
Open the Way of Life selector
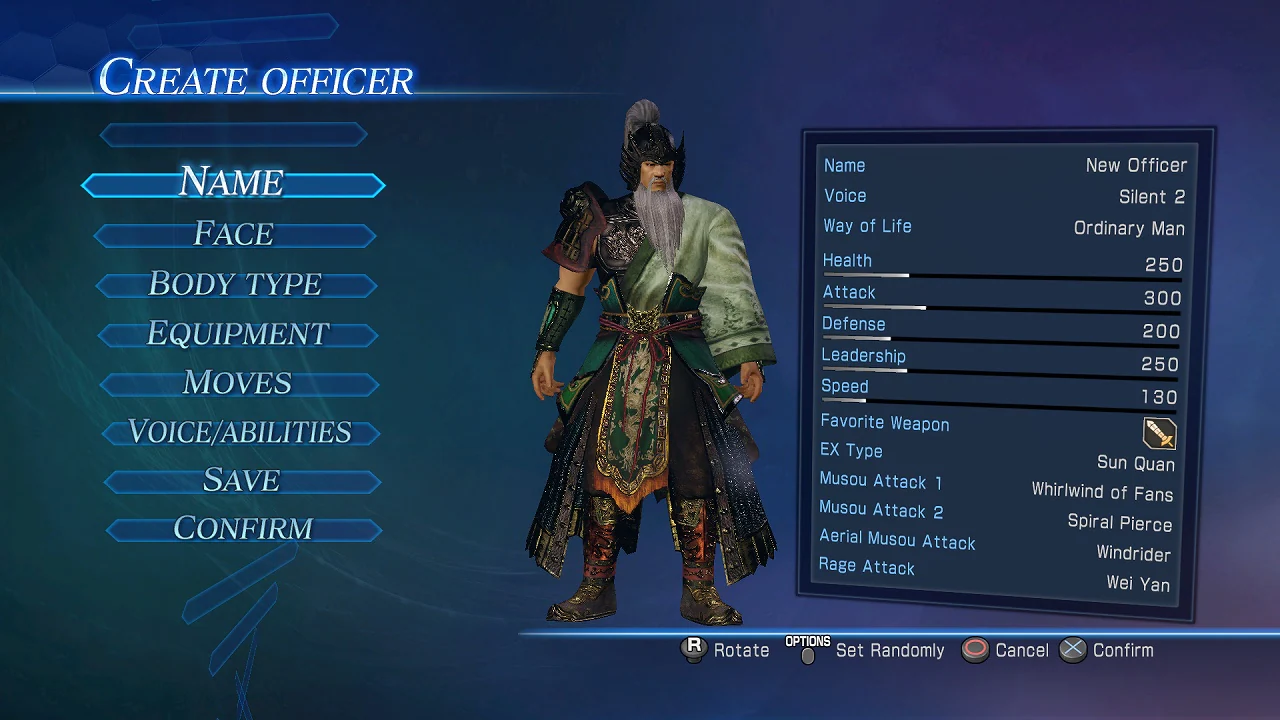1000,226
